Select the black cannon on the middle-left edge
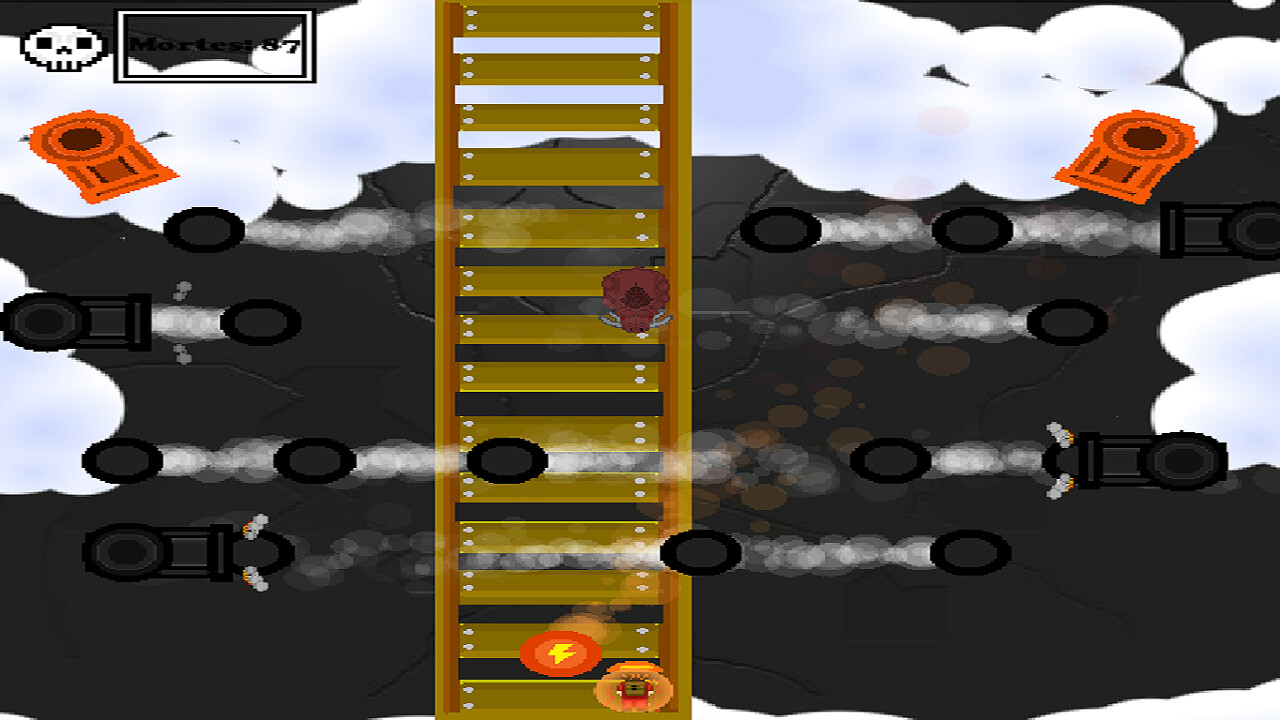The width and height of the screenshot is (1280, 720). 70,322
